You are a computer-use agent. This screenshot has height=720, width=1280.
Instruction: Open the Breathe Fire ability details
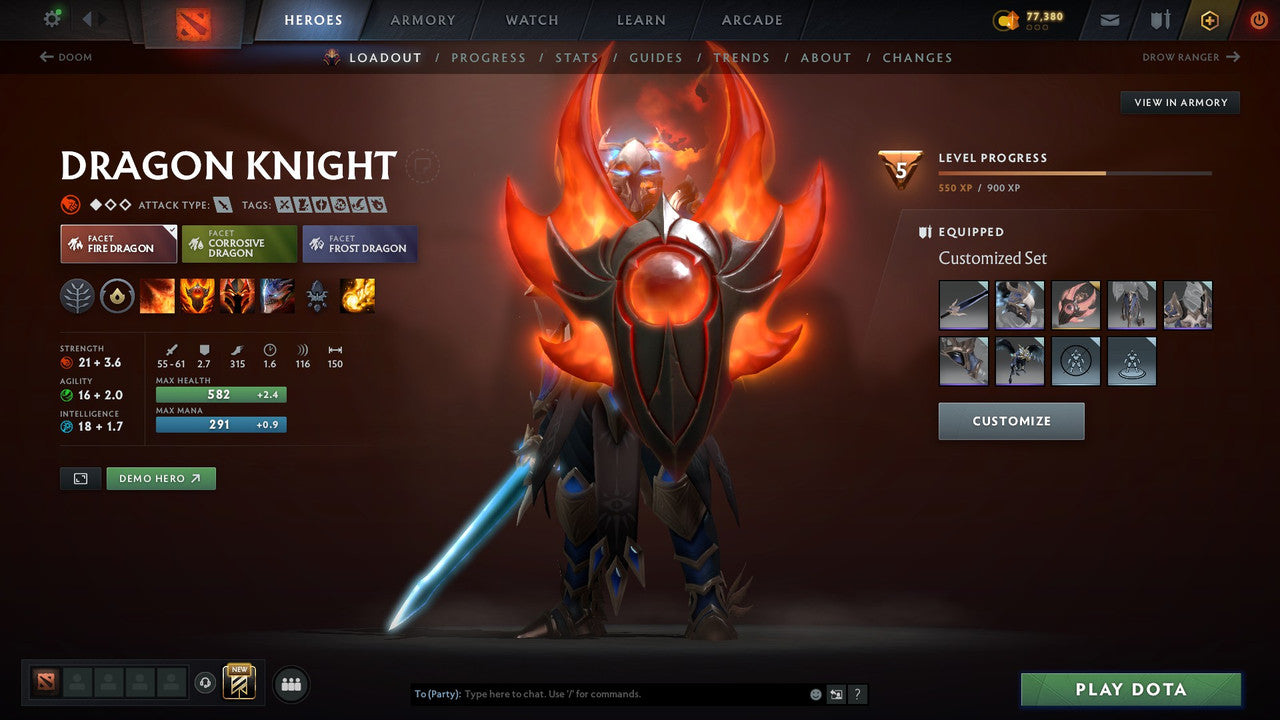coord(157,295)
